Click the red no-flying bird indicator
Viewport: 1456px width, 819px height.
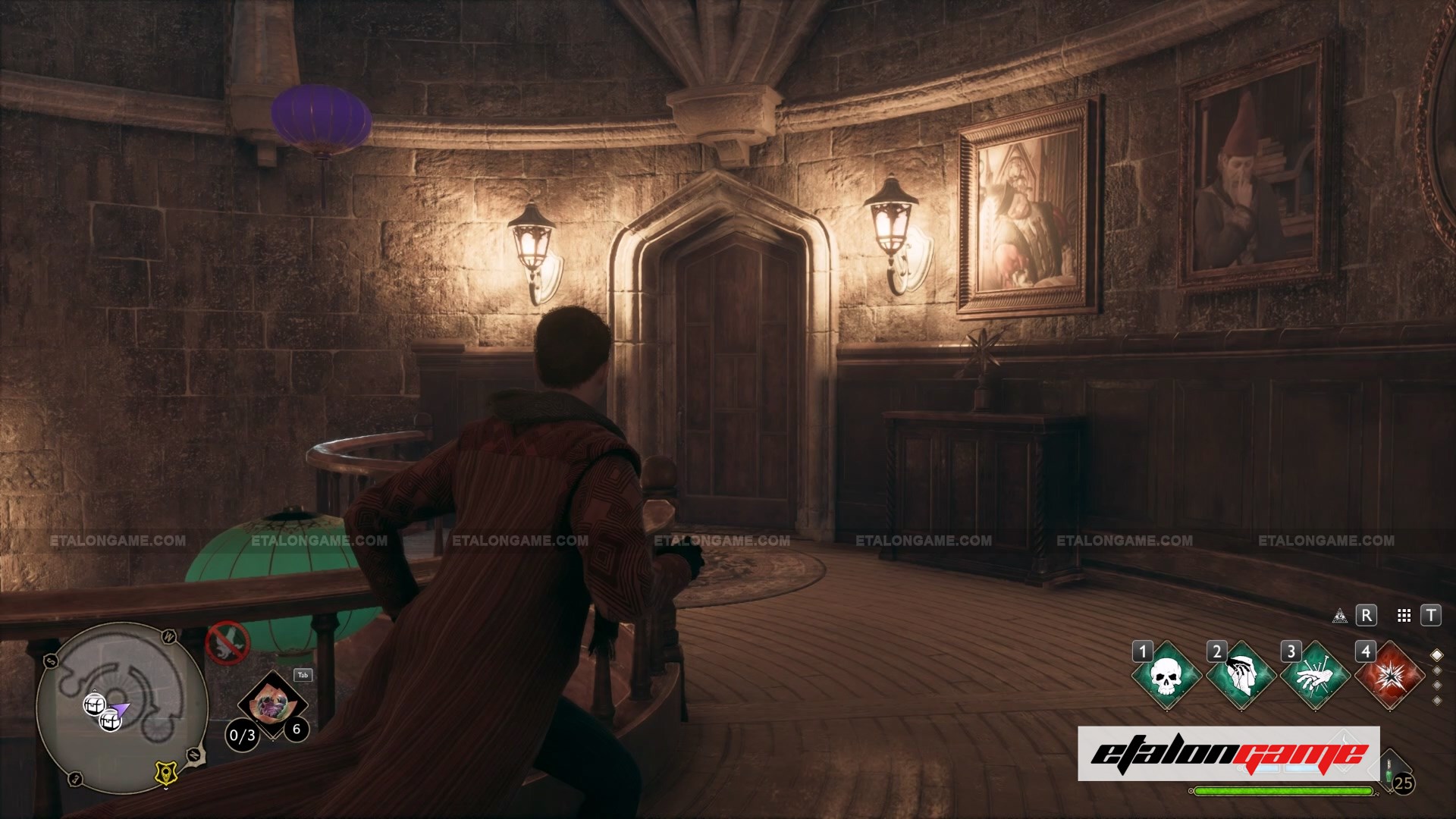pyautogui.click(x=227, y=643)
